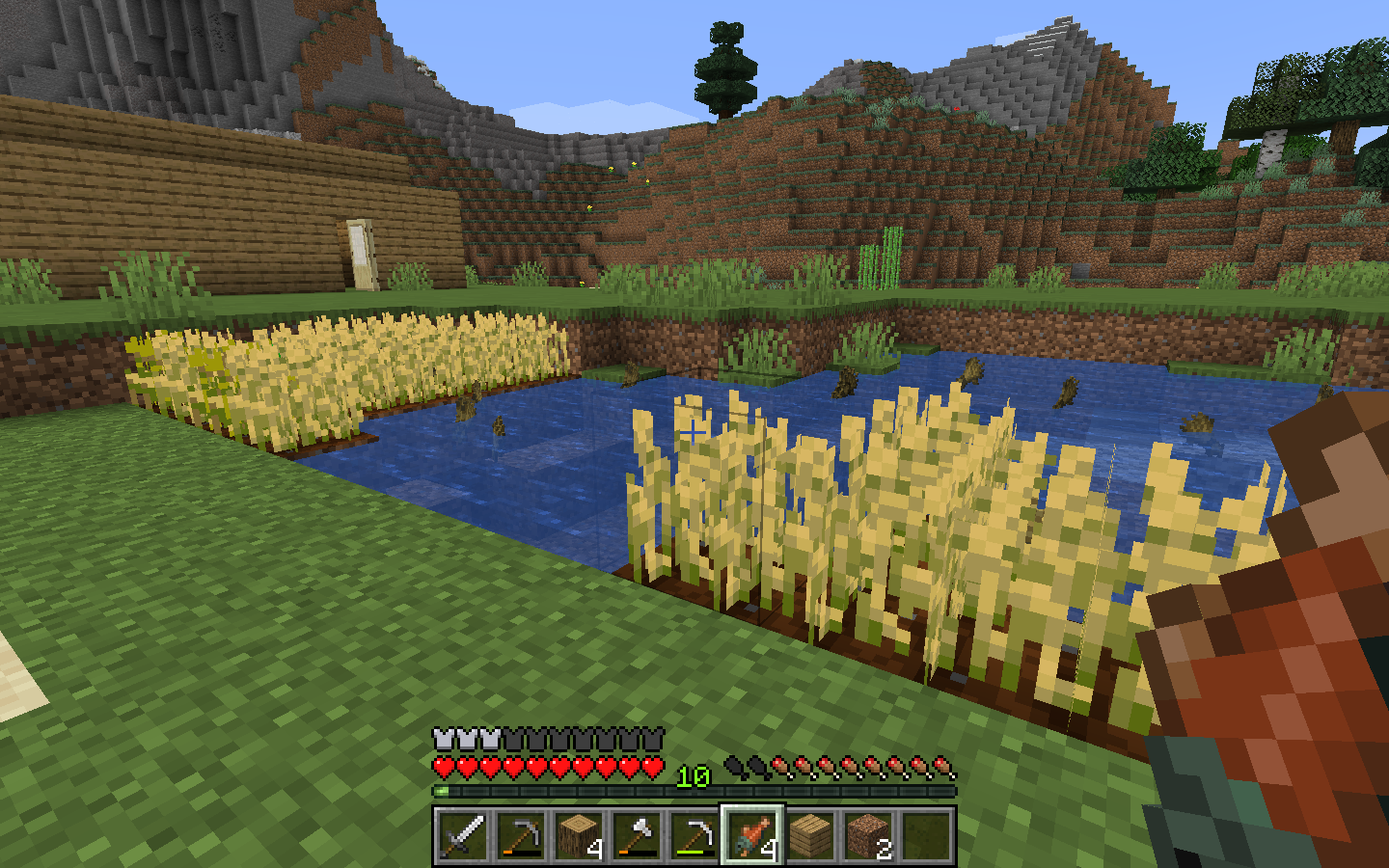Screen dimensions: 1389x868
Task: Select the dirt blocks slot
Action: pos(868,835)
